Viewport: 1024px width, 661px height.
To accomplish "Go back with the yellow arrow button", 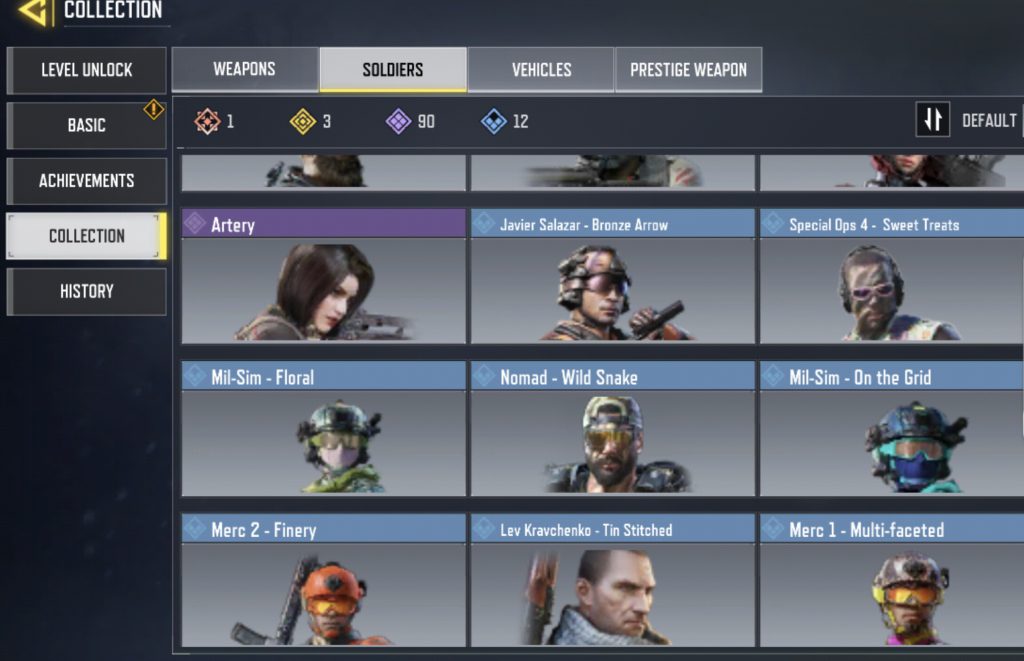I will [35, 11].
